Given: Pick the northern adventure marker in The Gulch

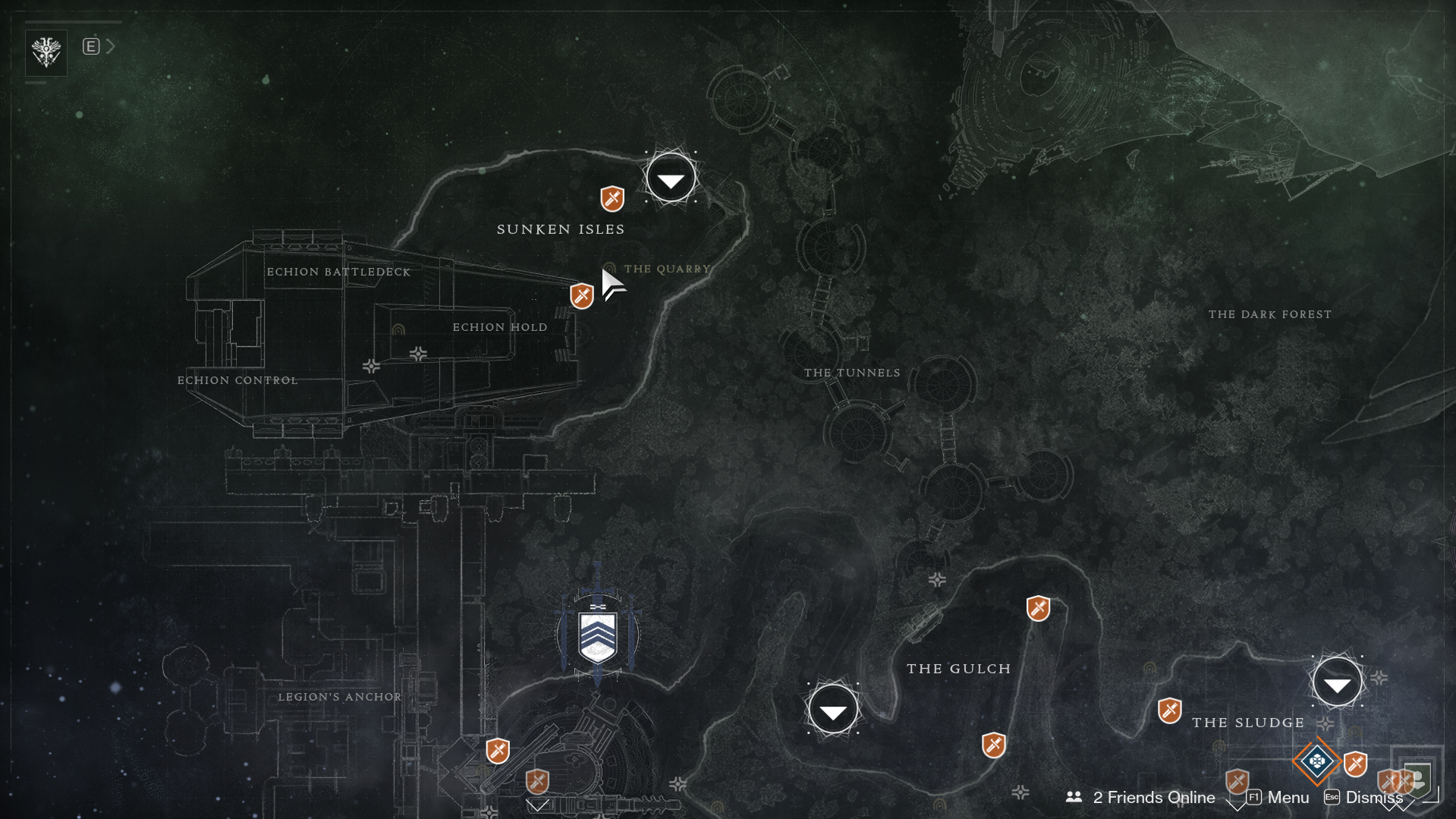Looking at the screenshot, I should click(1038, 609).
